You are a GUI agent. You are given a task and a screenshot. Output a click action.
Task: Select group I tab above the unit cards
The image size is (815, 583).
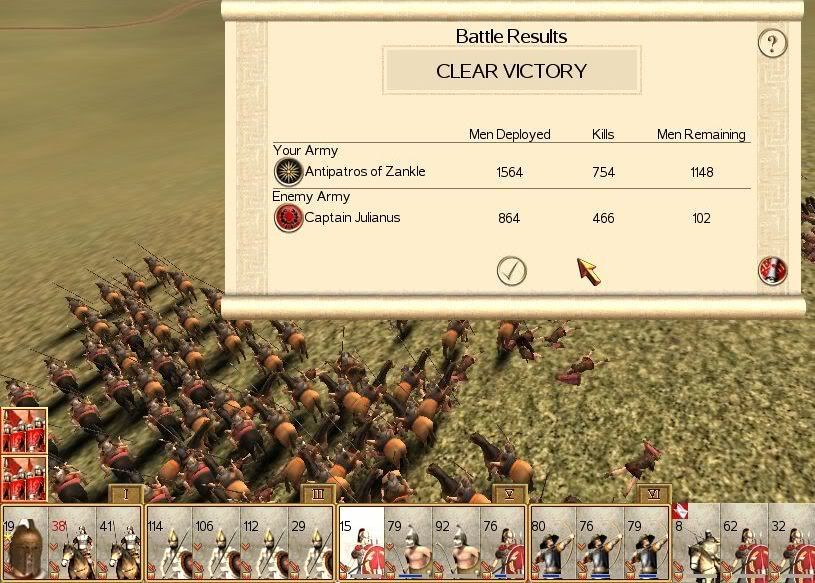click(x=126, y=494)
